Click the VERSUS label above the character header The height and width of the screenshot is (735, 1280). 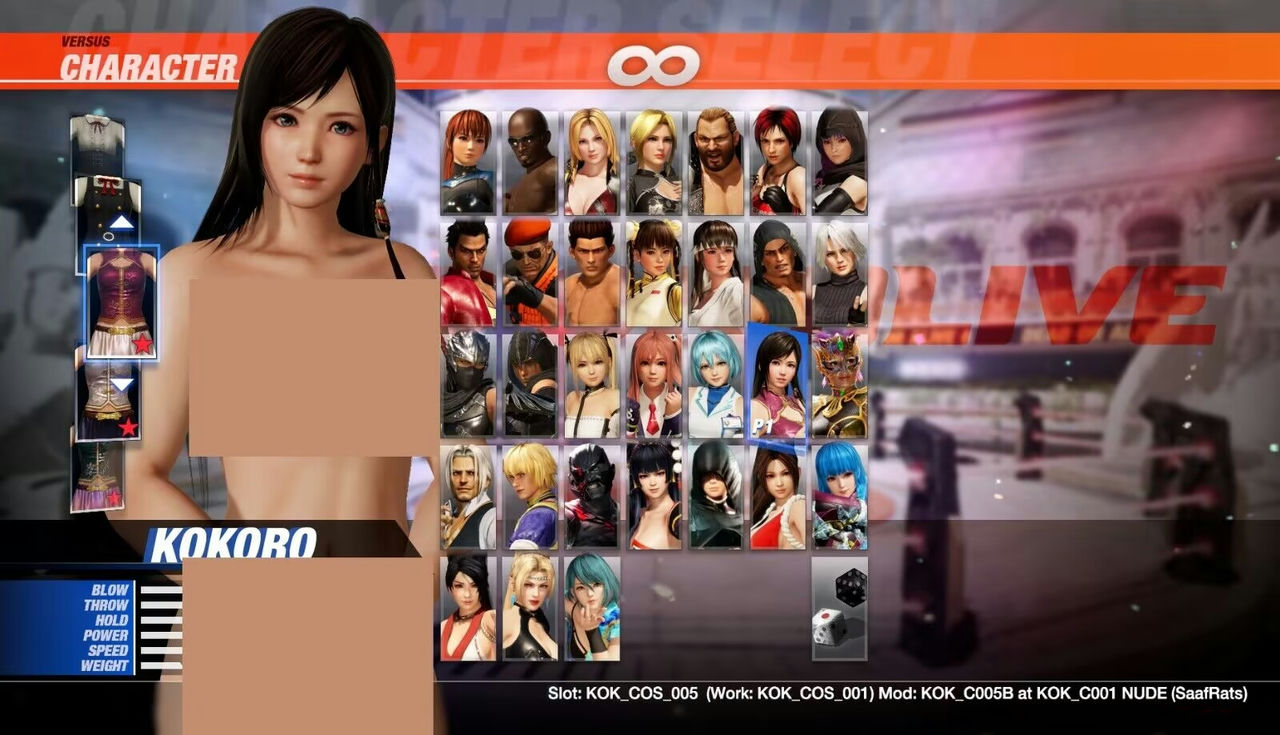(x=85, y=42)
